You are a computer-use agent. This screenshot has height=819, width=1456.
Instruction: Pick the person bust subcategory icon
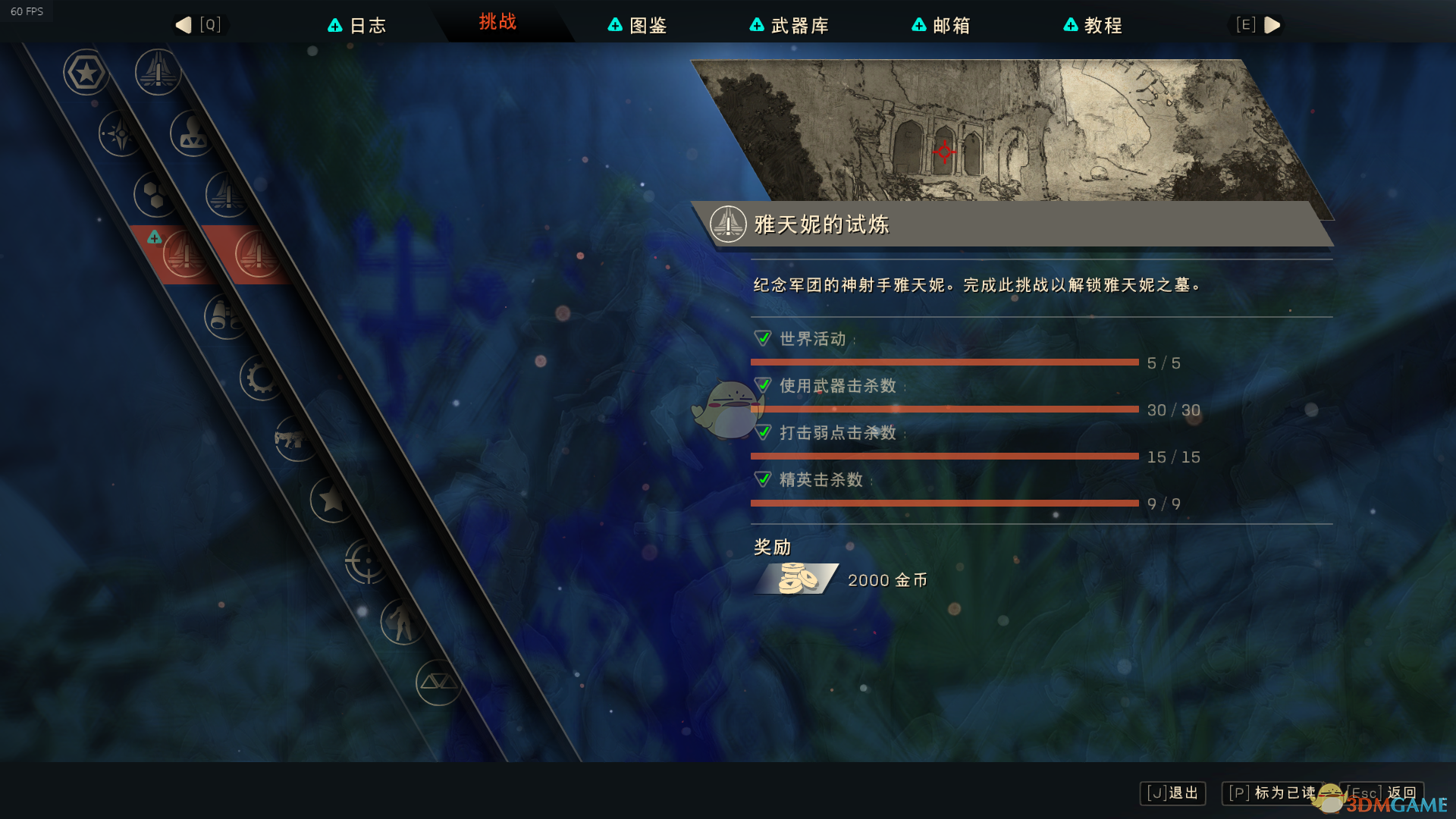192,133
